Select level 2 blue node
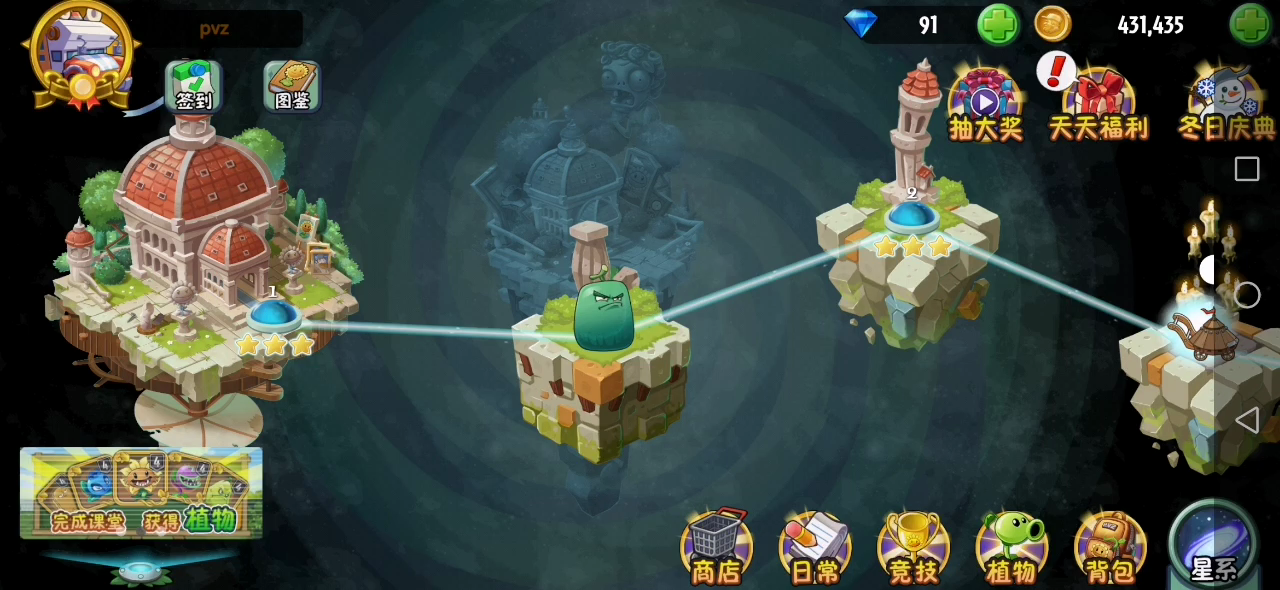Viewport: 1280px width, 590px height. pos(911,215)
